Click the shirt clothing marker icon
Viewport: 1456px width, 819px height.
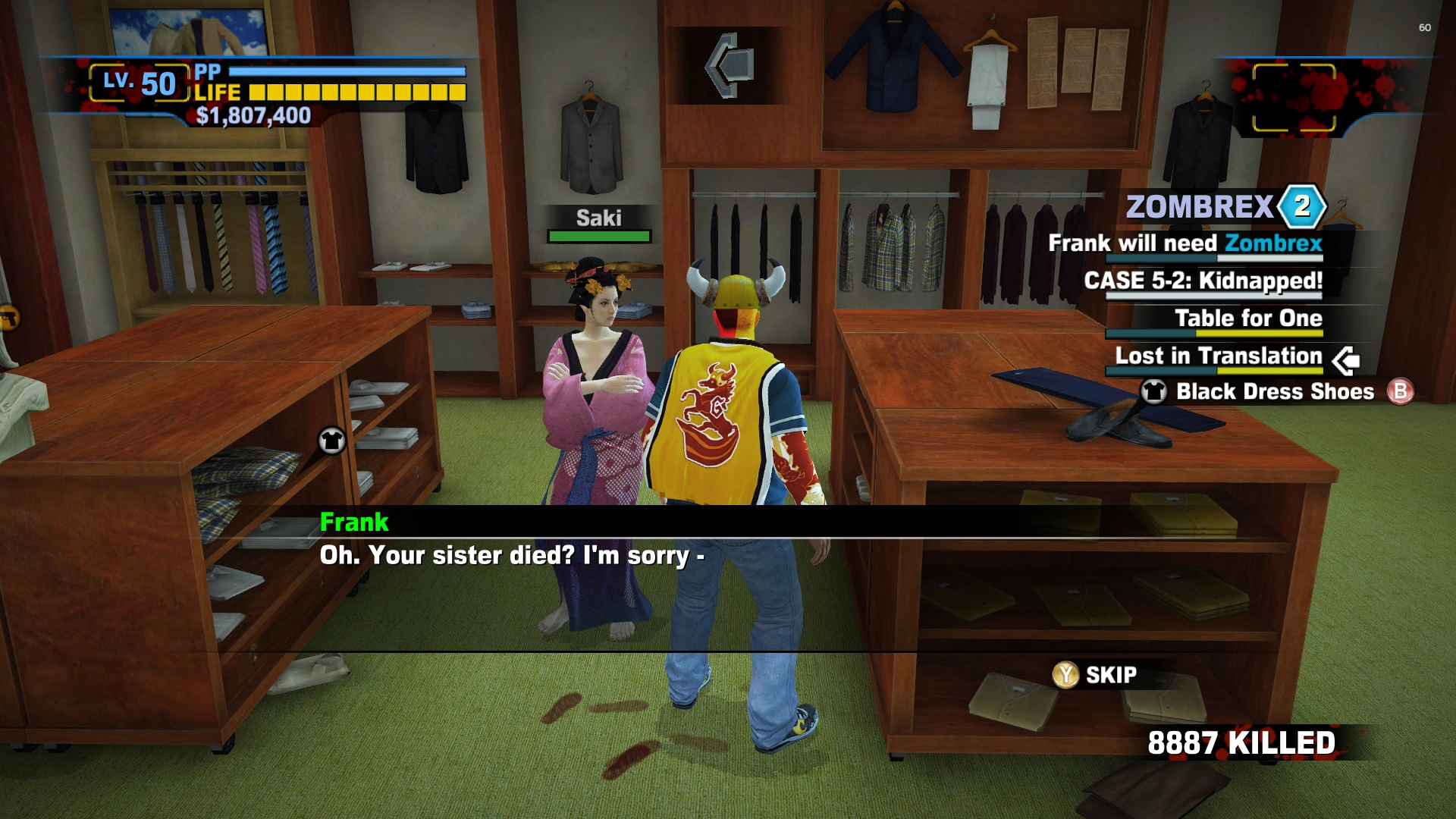(331, 441)
